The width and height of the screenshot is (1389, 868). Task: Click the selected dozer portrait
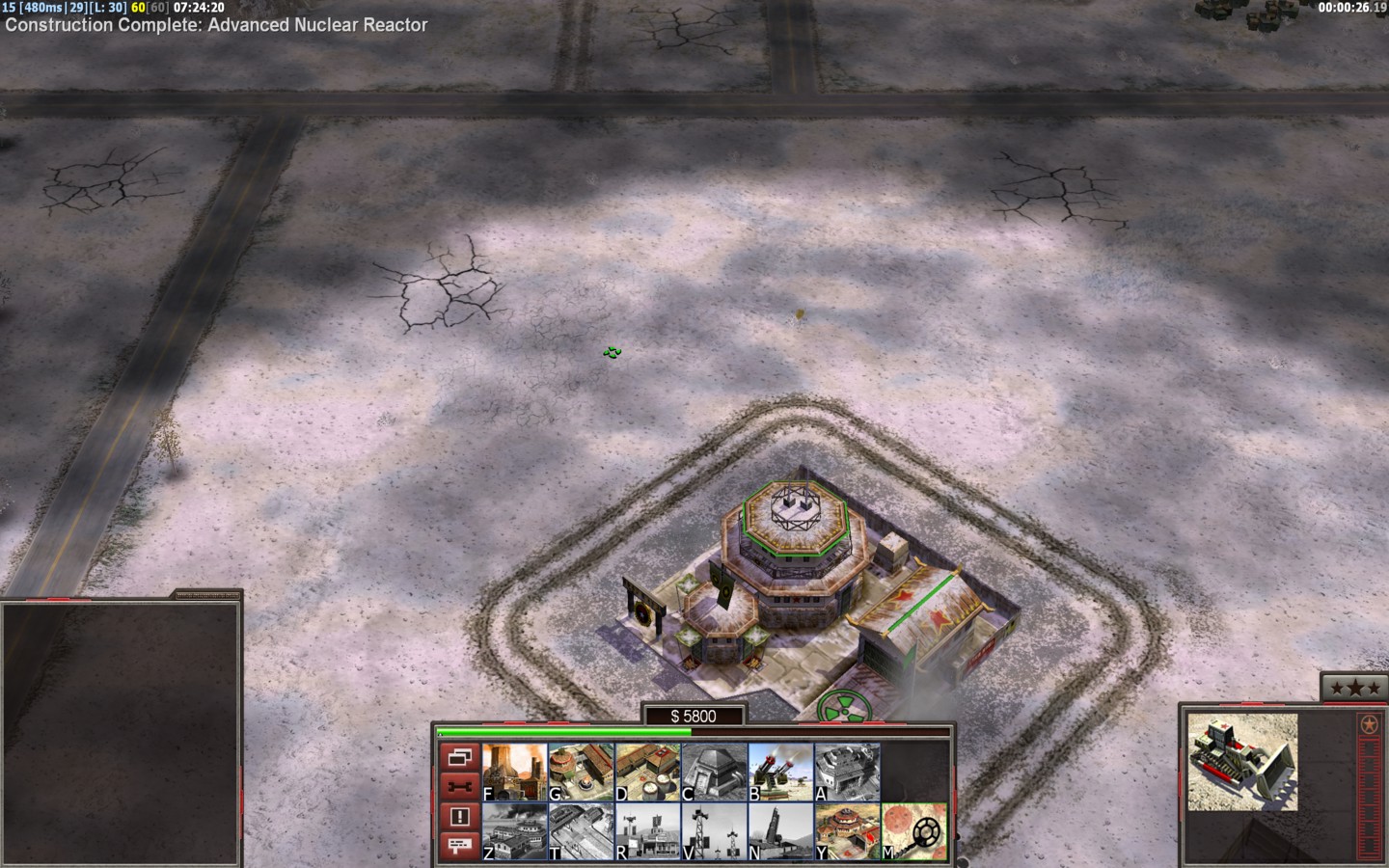click(x=1236, y=762)
